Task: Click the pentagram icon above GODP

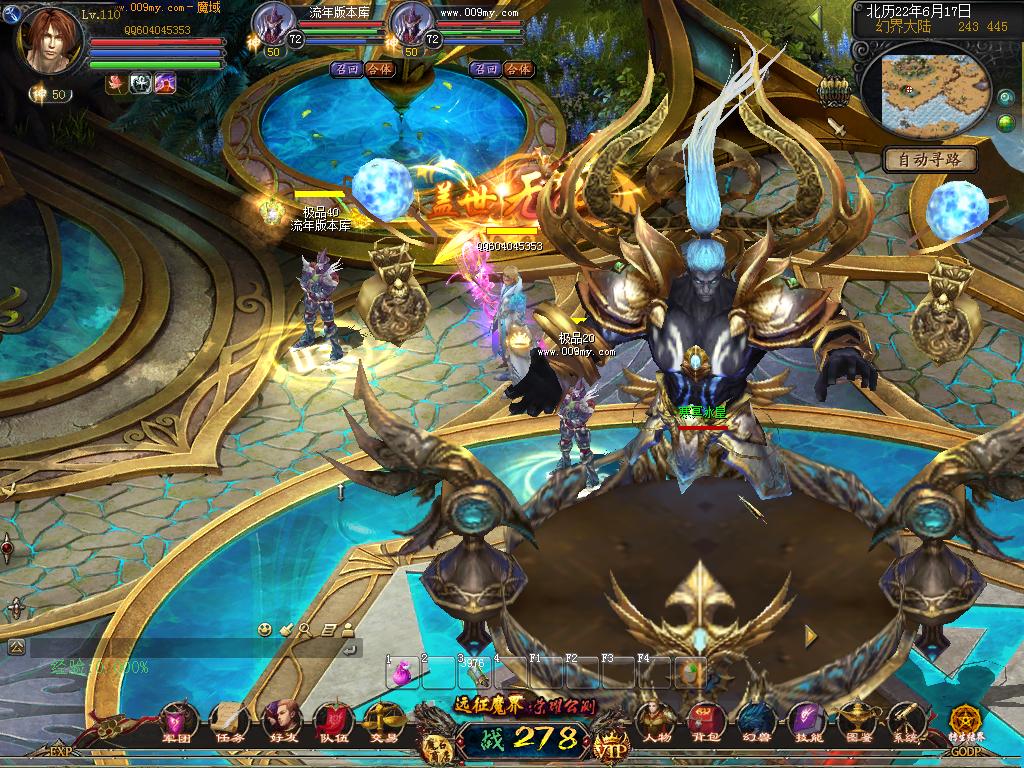Action: coord(967,722)
